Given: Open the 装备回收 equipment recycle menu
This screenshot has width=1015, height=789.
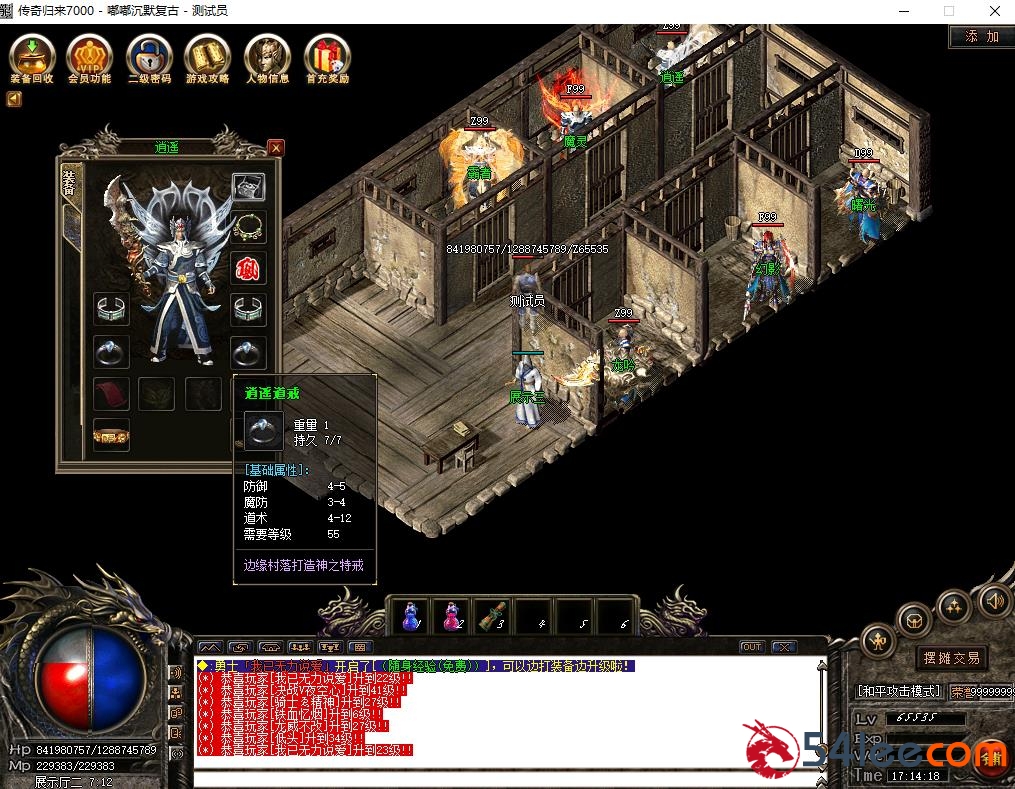Looking at the screenshot, I should coord(32,56).
